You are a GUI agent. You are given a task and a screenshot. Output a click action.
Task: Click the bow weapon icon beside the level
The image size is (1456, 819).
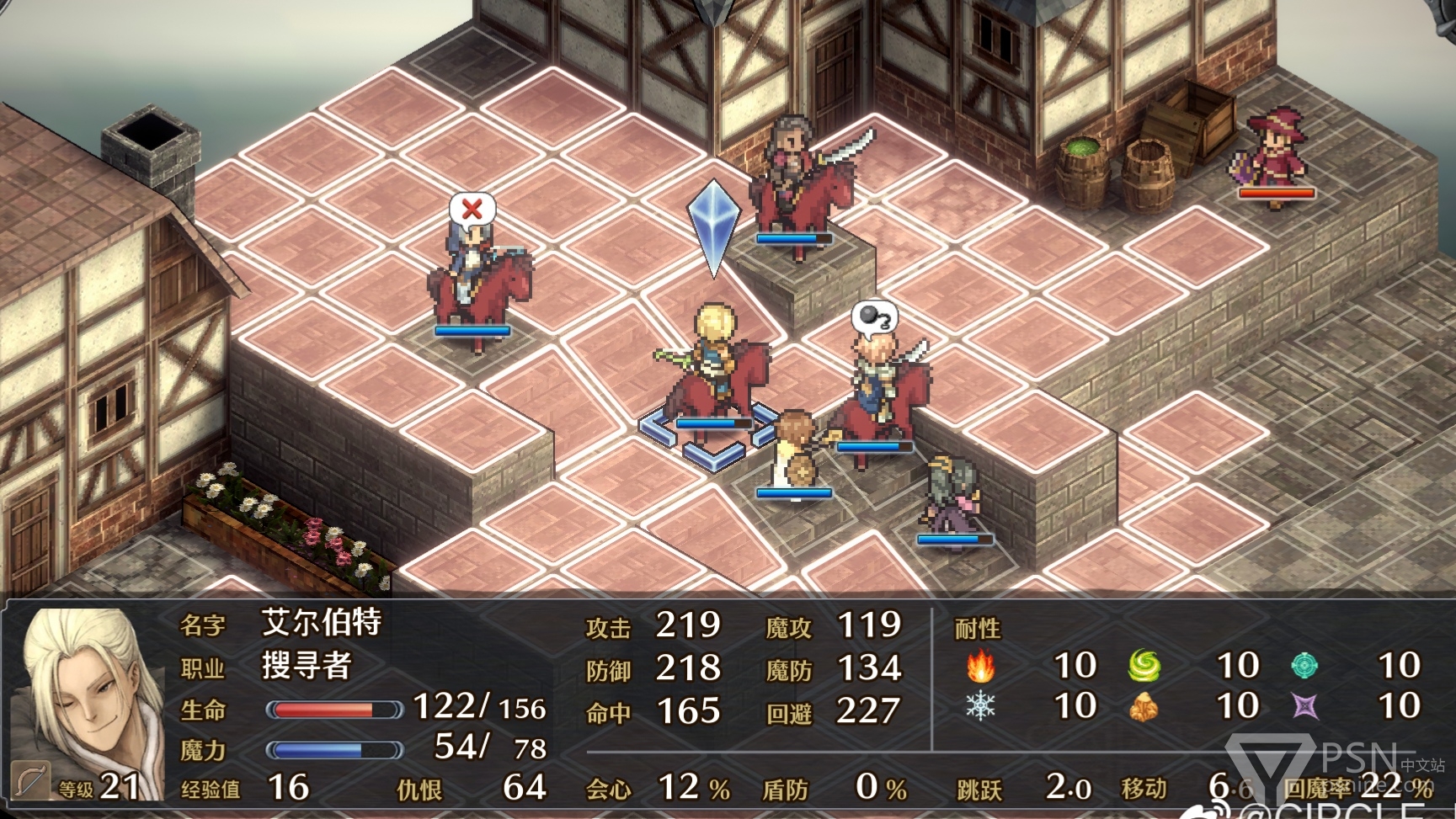click(x=29, y=783)
